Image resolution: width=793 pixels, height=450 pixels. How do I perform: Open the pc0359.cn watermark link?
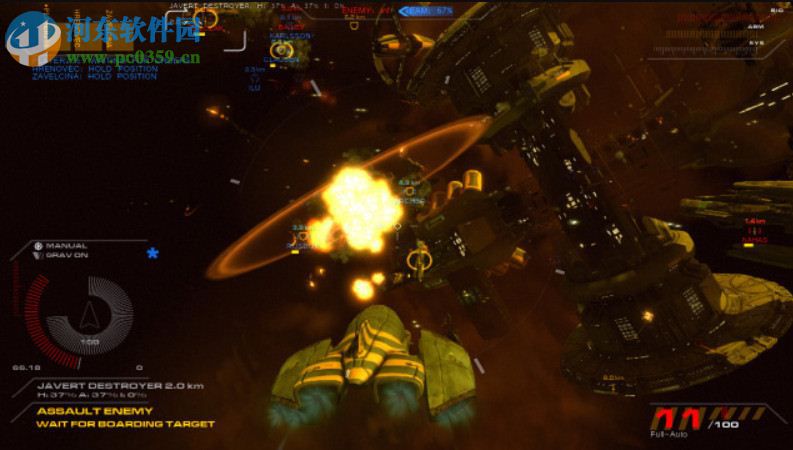(x=134, y=57)
